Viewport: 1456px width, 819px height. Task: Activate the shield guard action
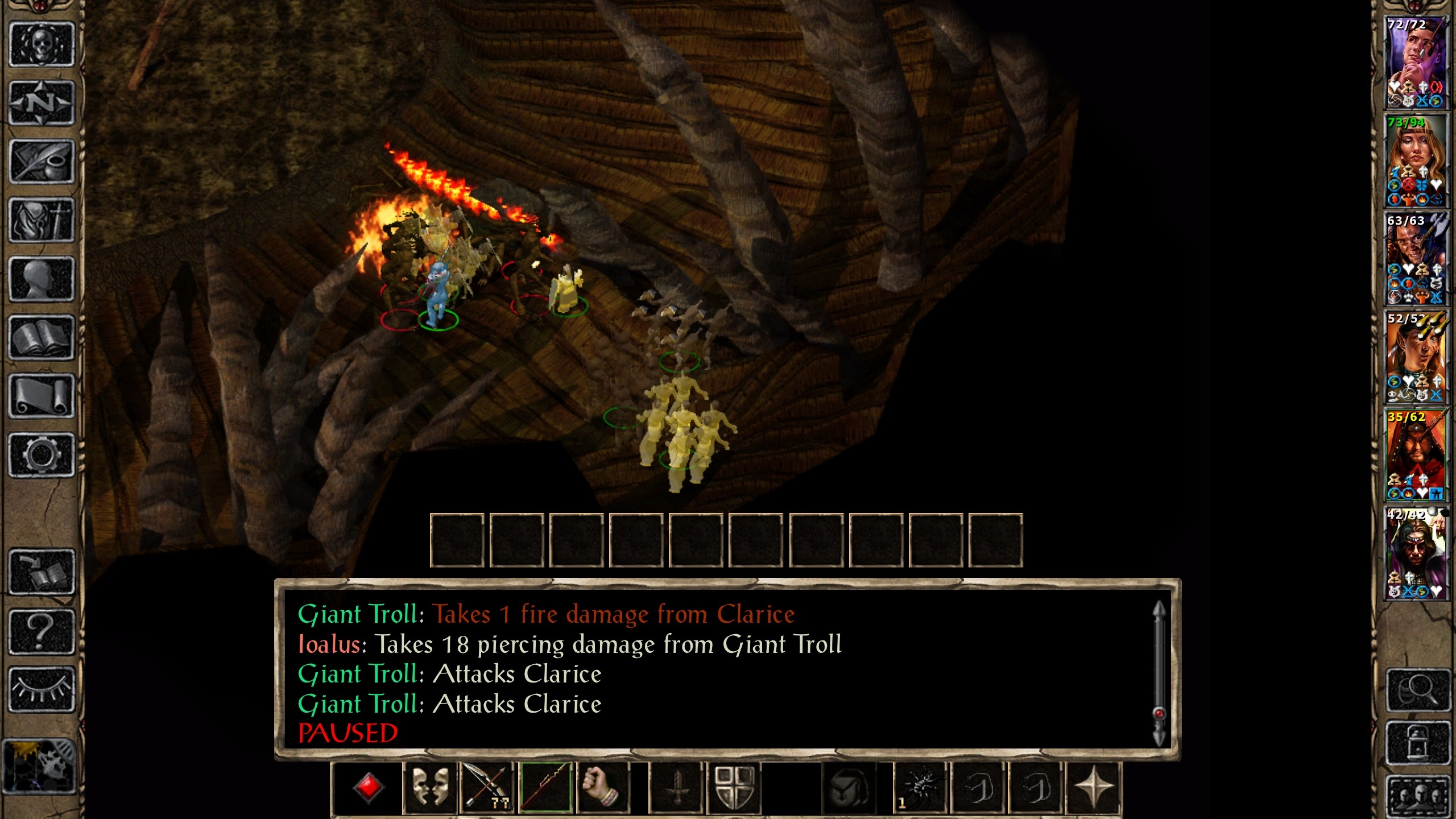click(734, 788)
